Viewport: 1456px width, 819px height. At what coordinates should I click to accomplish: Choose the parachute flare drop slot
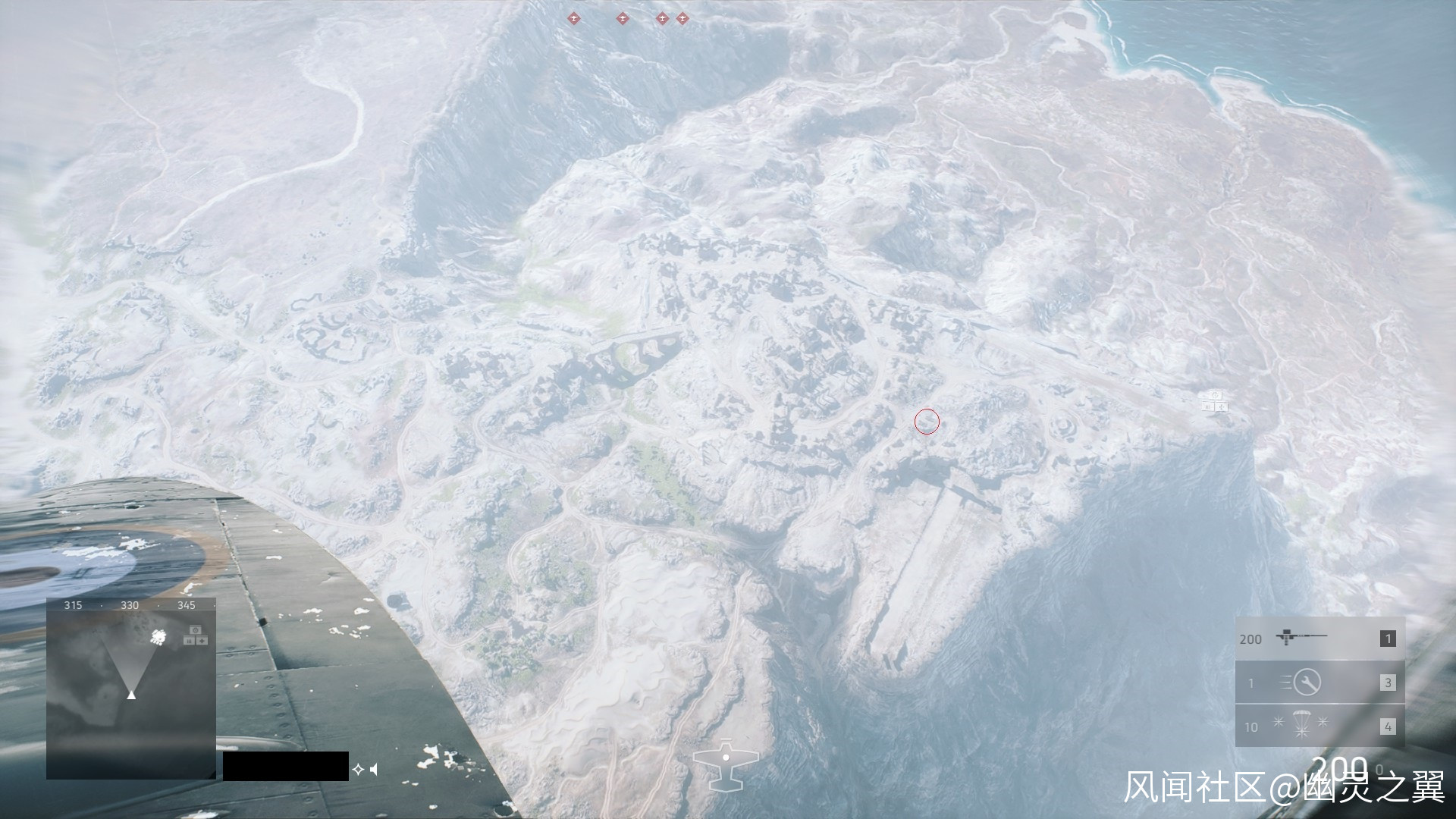click(x=1319, y=726)
